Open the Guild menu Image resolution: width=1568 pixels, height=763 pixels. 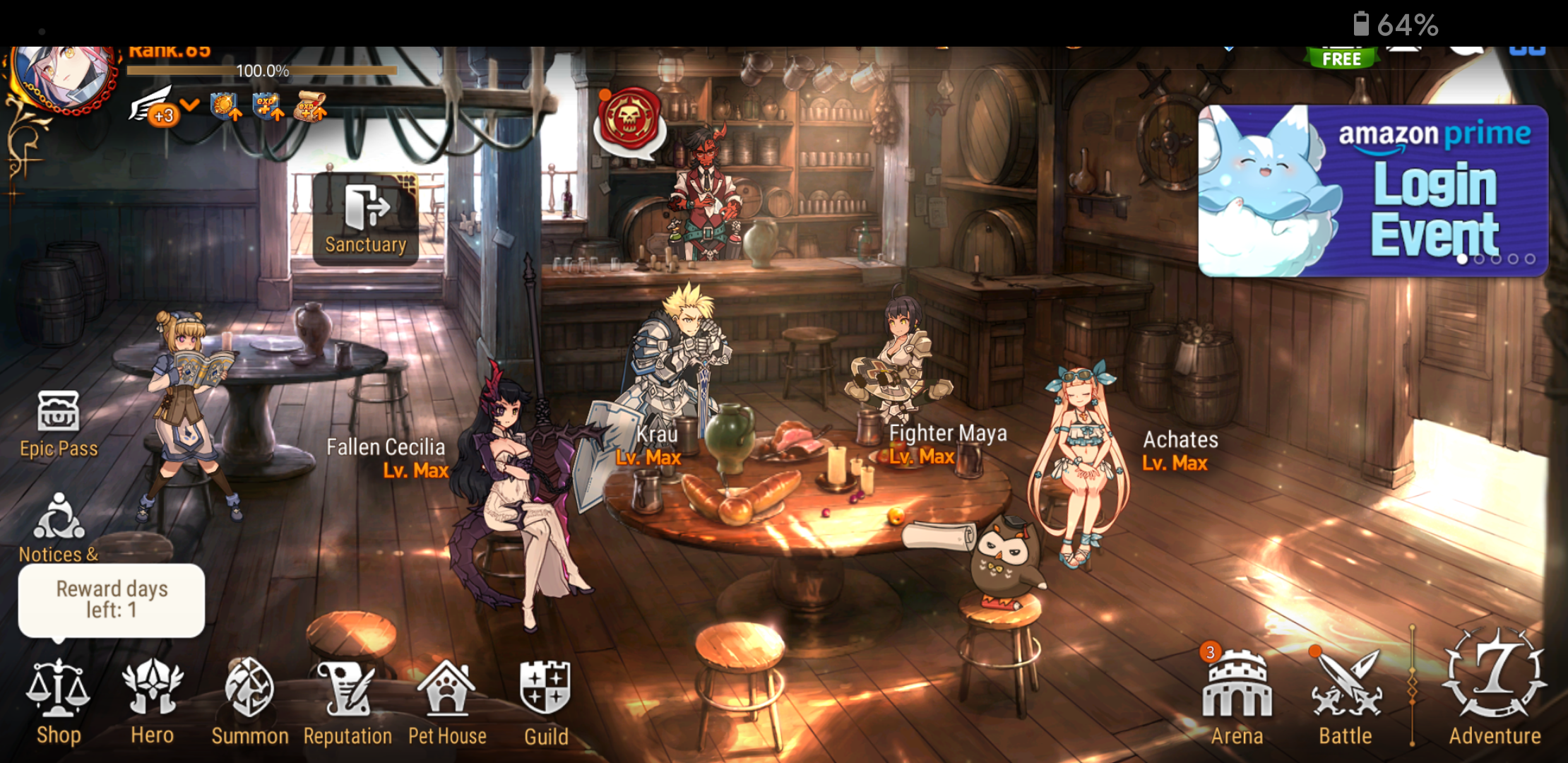tap(545, 701)
